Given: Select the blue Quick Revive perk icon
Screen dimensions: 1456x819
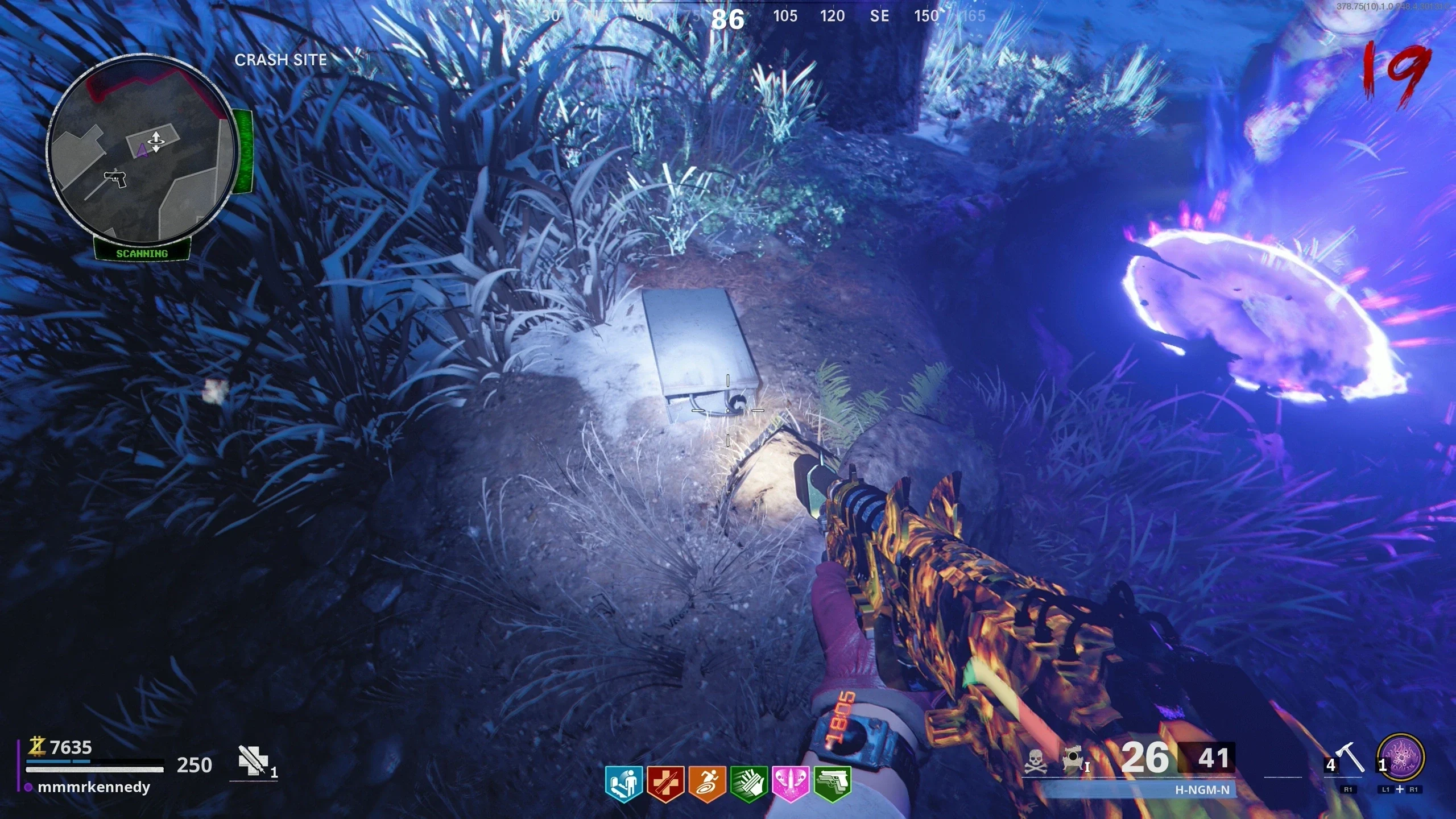Looking at the screenshot, I should click(x=623, y=784).
